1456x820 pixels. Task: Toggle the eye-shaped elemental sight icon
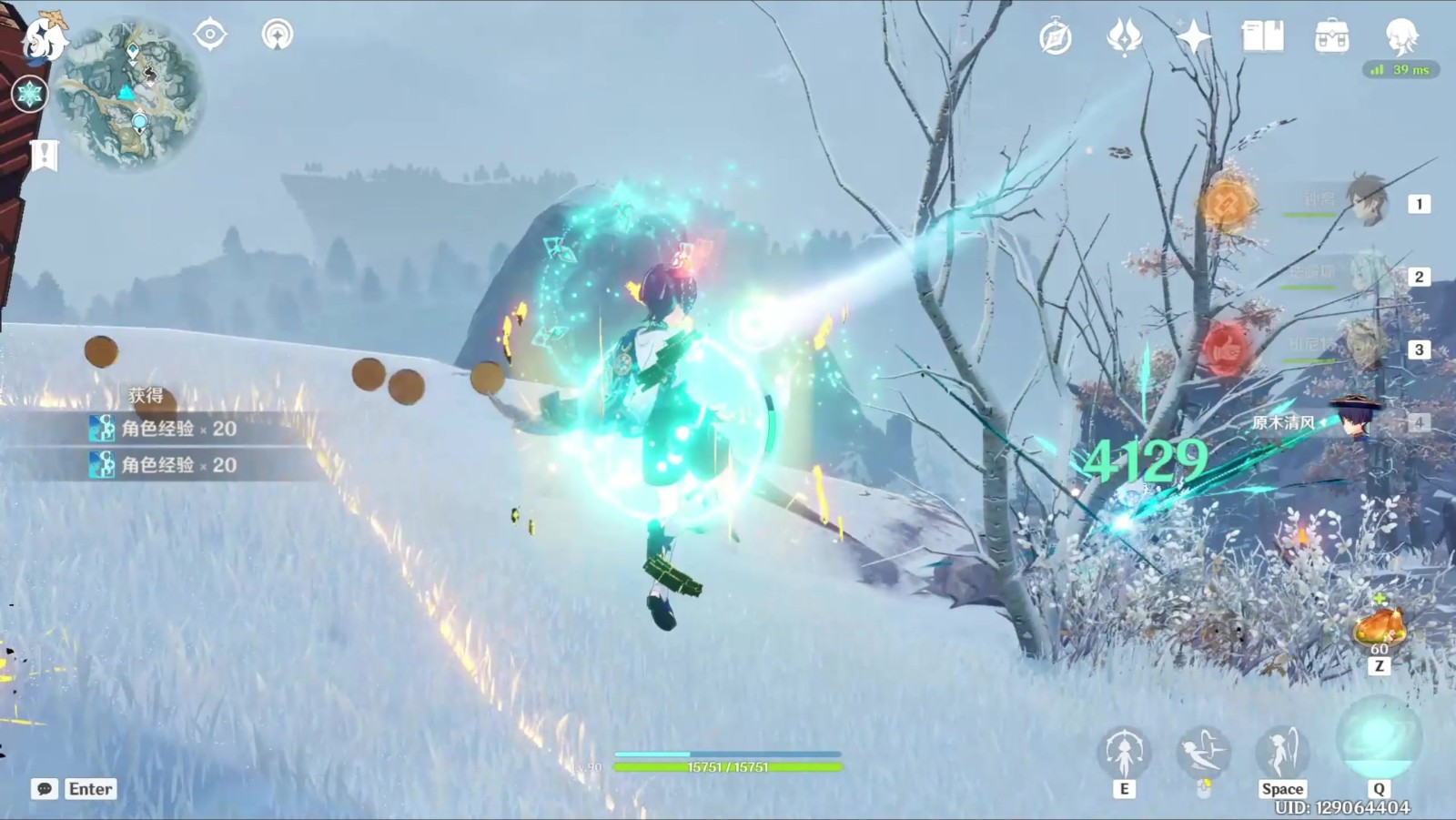209,35
